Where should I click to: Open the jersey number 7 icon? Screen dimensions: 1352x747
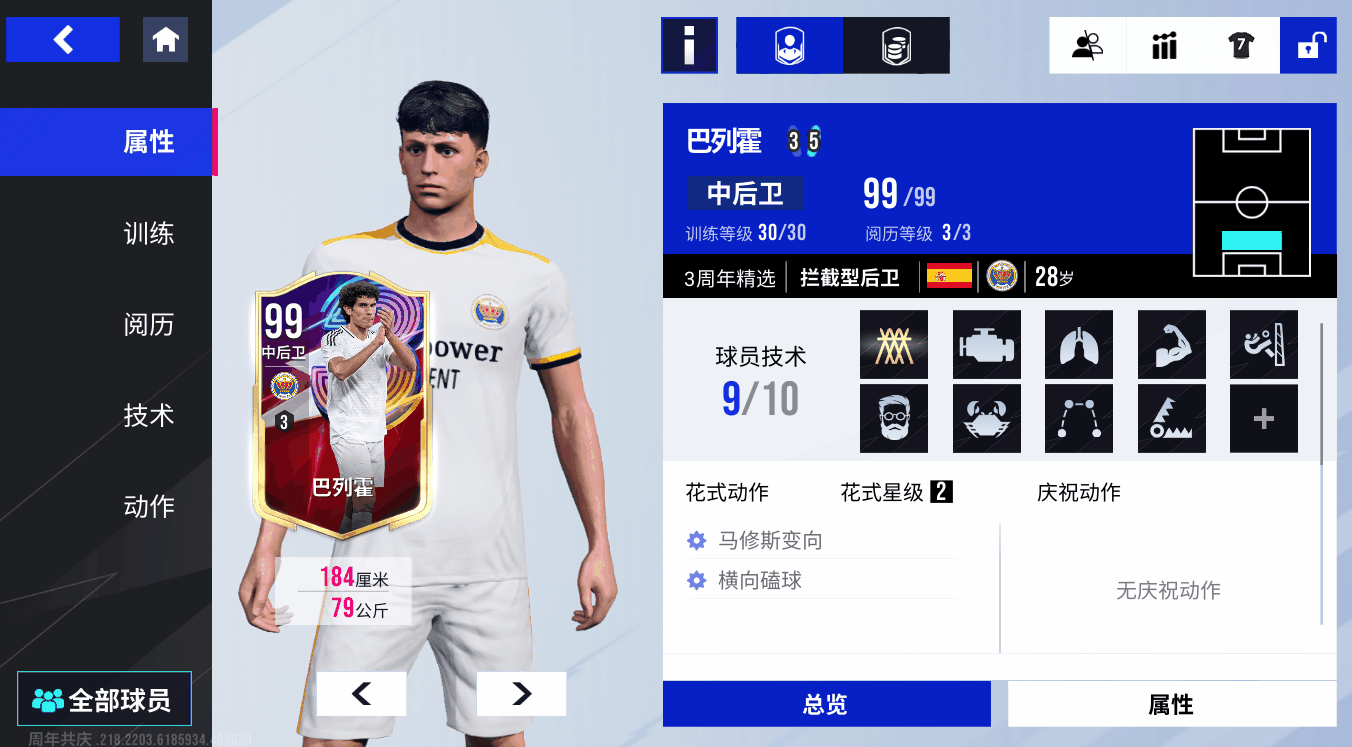point(1241,46)
